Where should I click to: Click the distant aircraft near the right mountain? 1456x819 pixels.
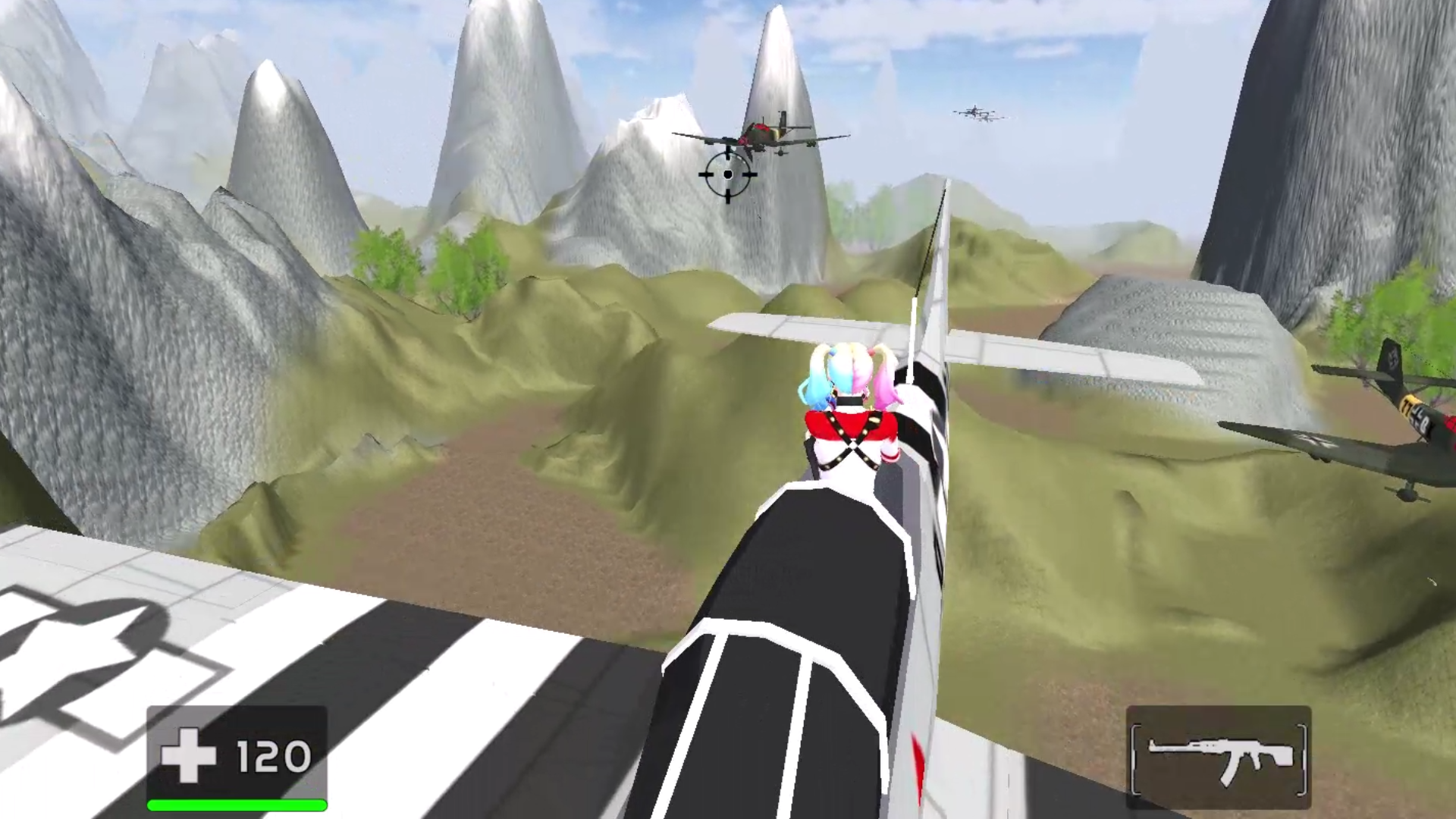(978, 114)
